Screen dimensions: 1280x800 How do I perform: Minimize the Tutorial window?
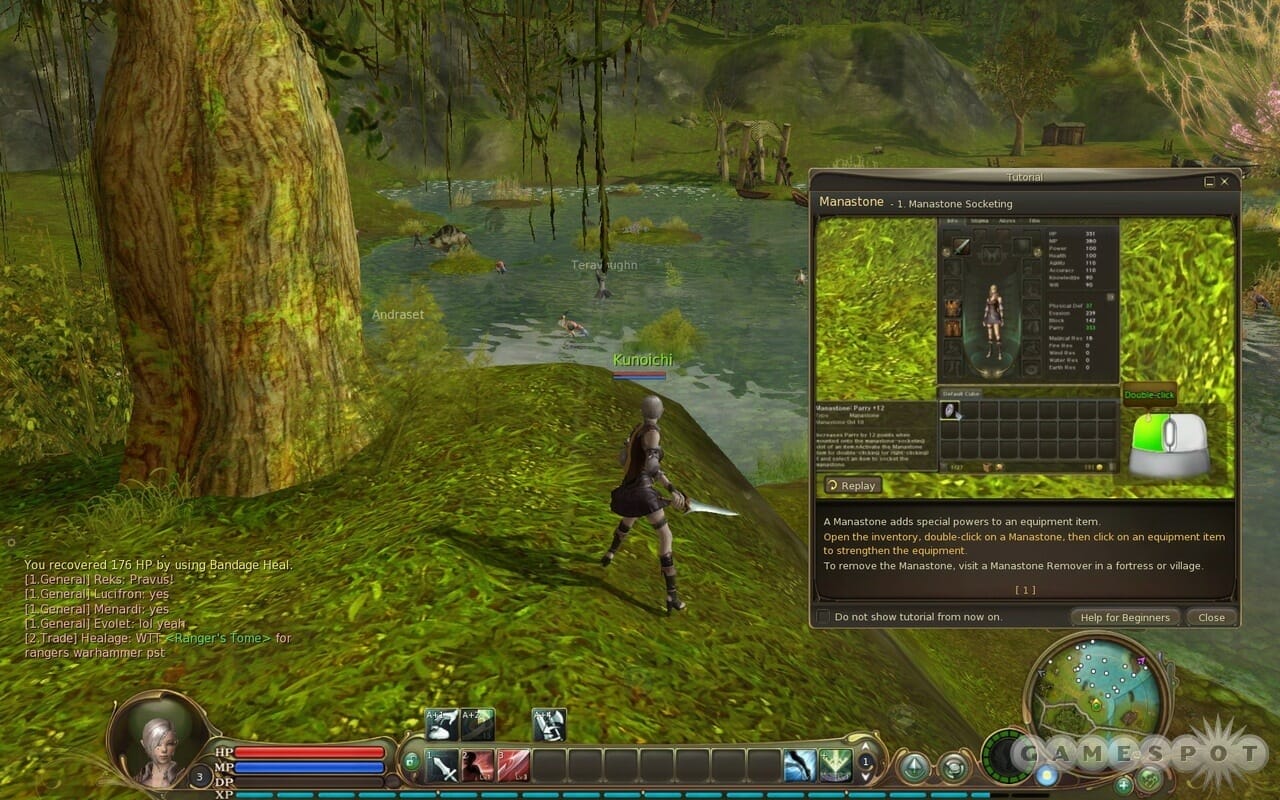pyautogui.click(x=1210, y=182)
